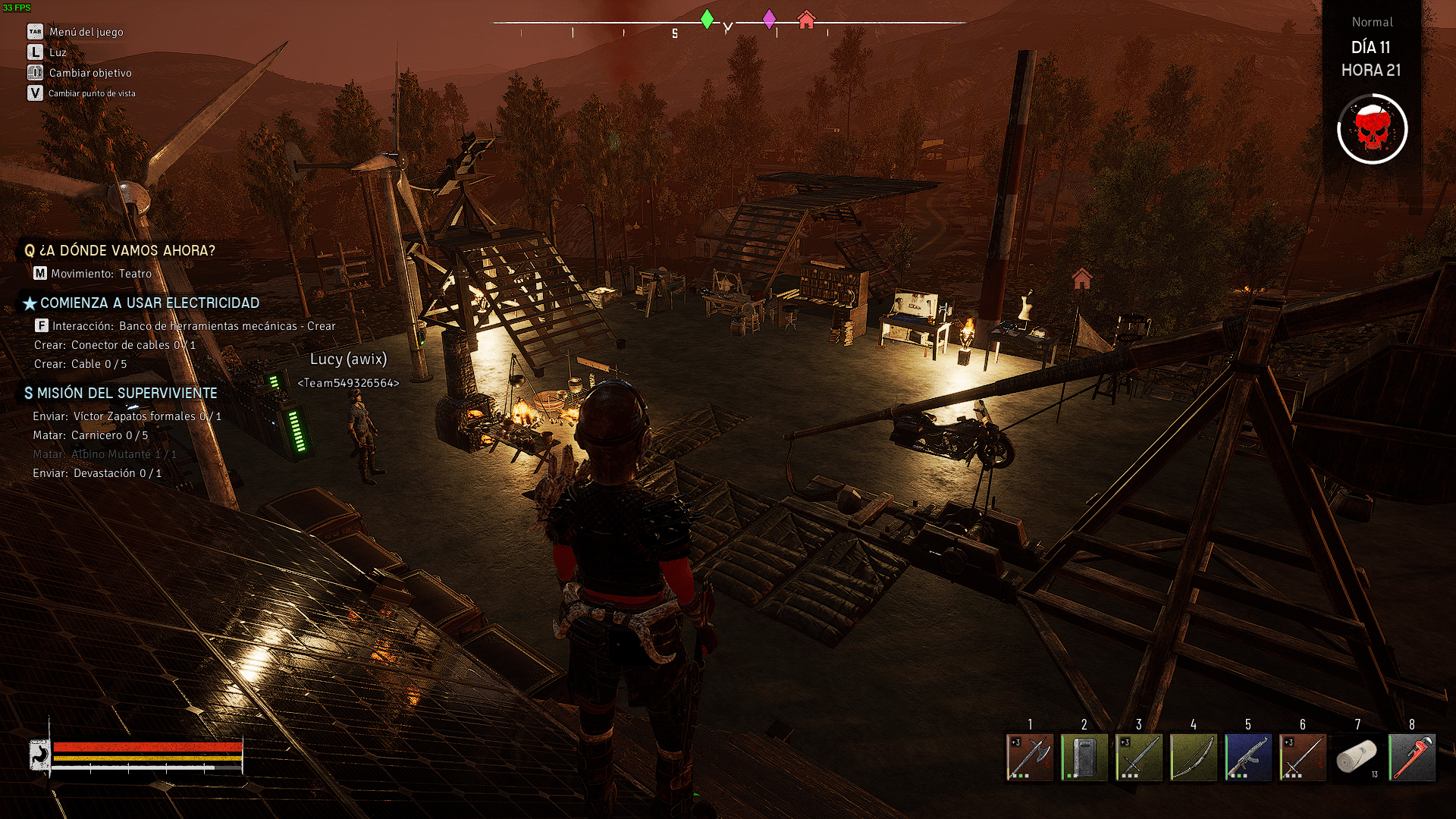Select the 'Comienza a usar electricidad' objective
The height and width of the screenshot is (819, 1456).
149,303
